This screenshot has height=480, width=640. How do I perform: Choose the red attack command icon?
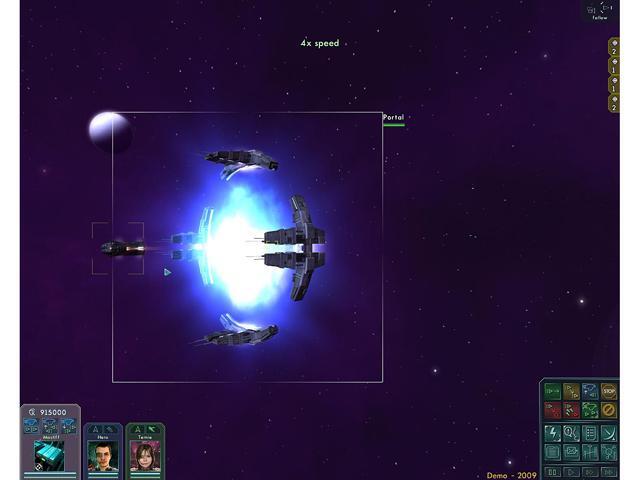click(552, 410)
